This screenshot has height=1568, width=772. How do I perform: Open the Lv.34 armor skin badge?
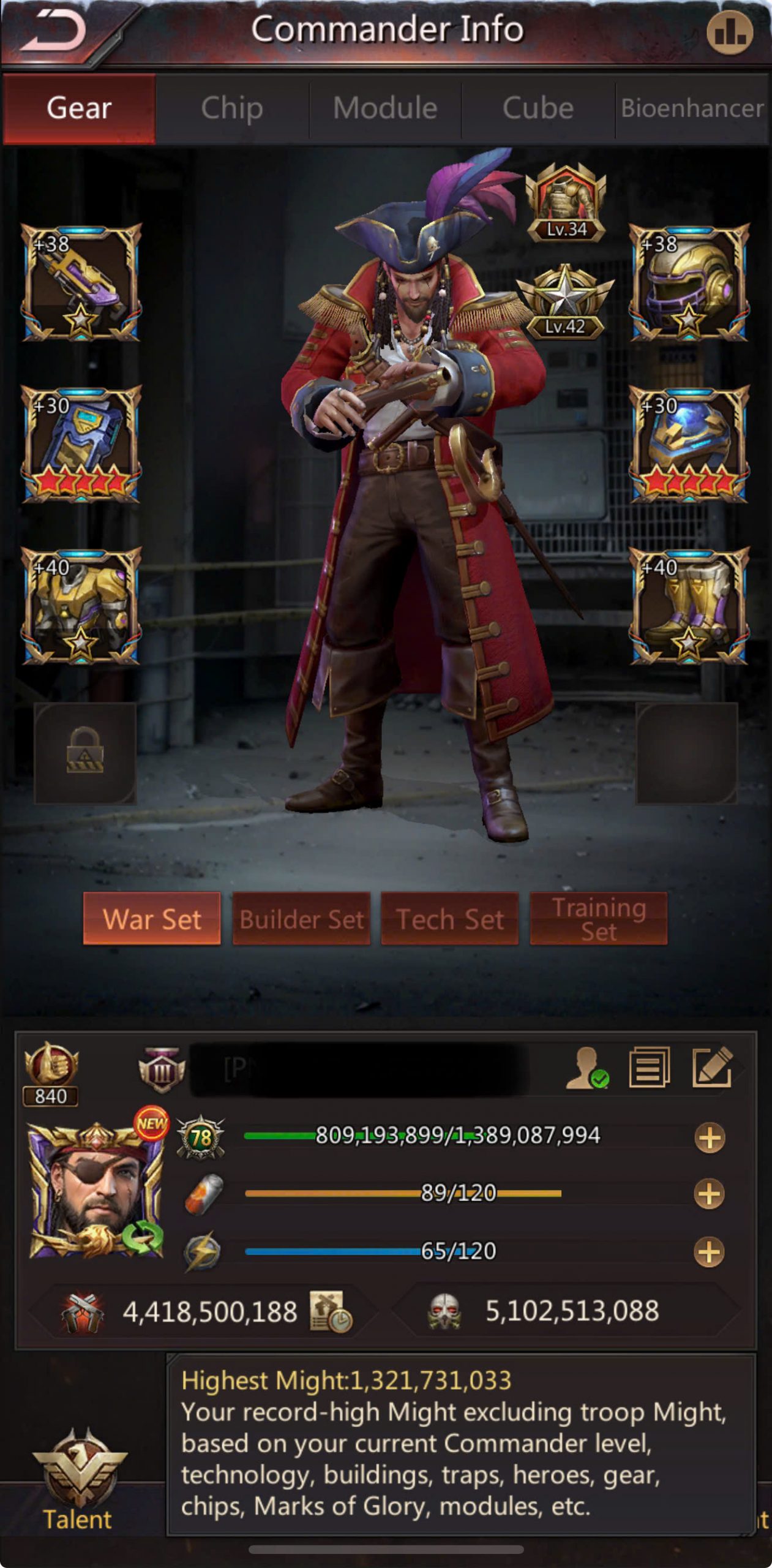pos(566,203)
